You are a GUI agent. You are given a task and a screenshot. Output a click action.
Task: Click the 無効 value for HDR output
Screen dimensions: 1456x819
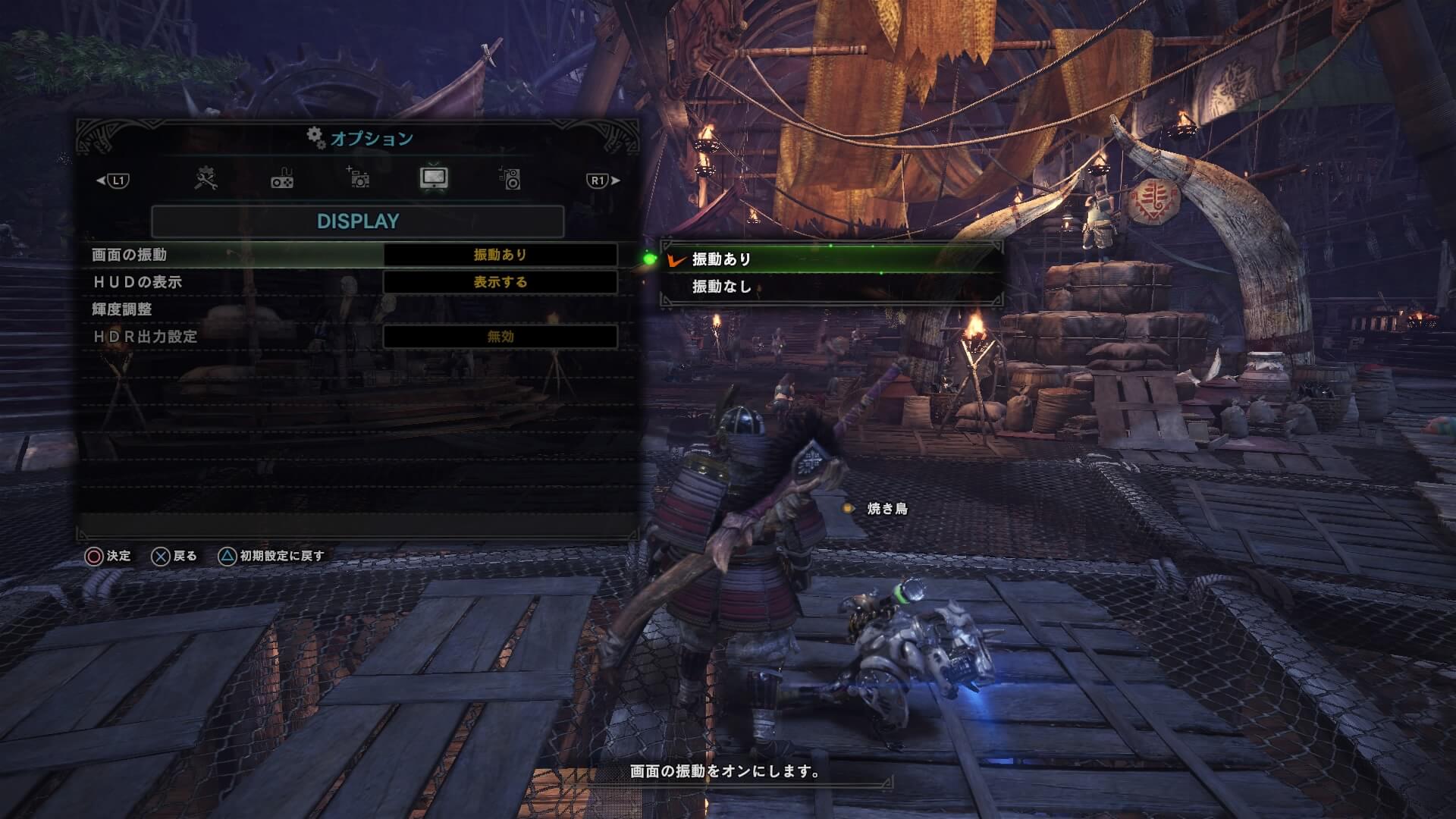(x=500, y=337)
